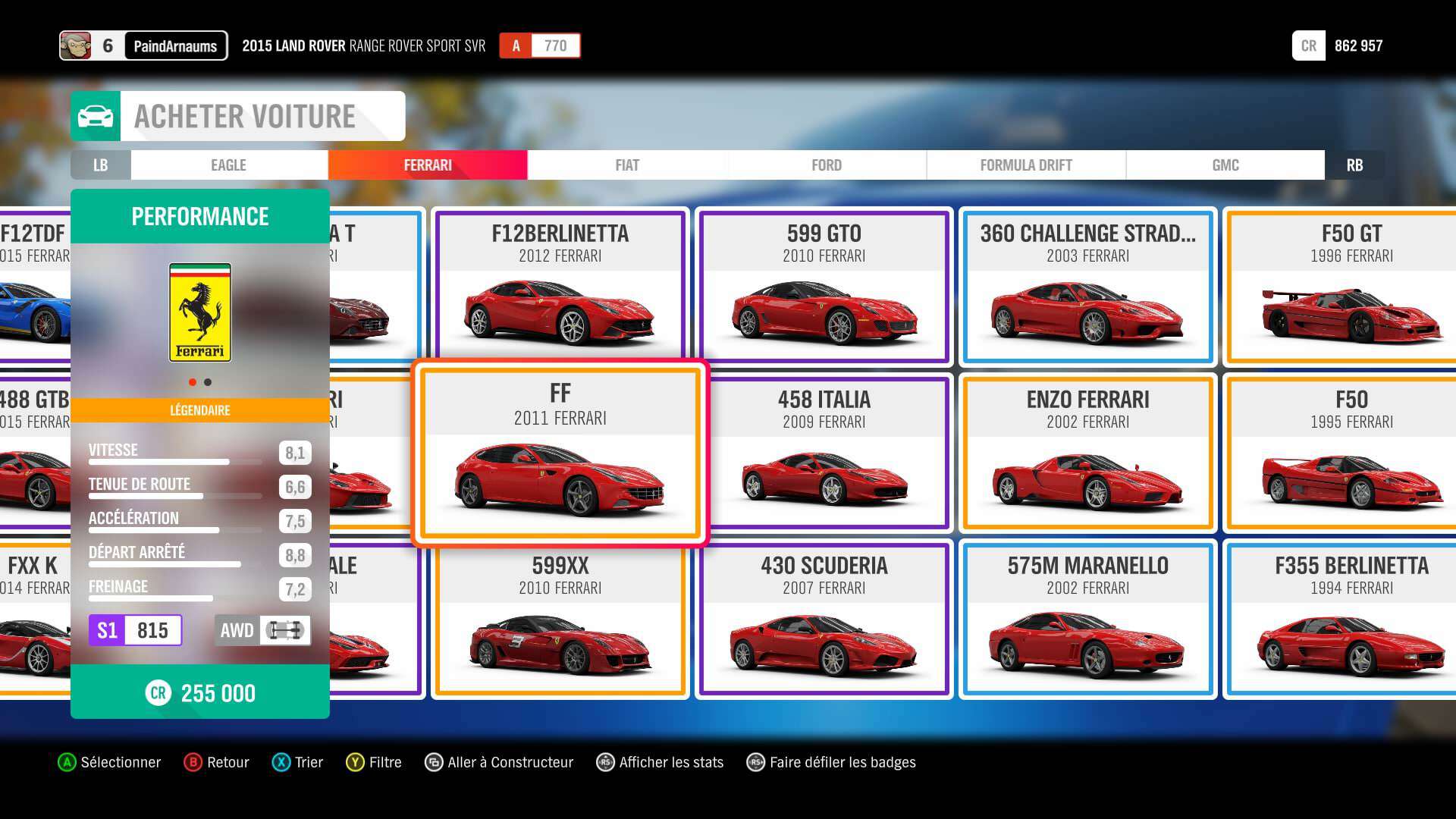Open the Ford manufacturer tab
Viewport: 1456px width, 819px height.
827,165
